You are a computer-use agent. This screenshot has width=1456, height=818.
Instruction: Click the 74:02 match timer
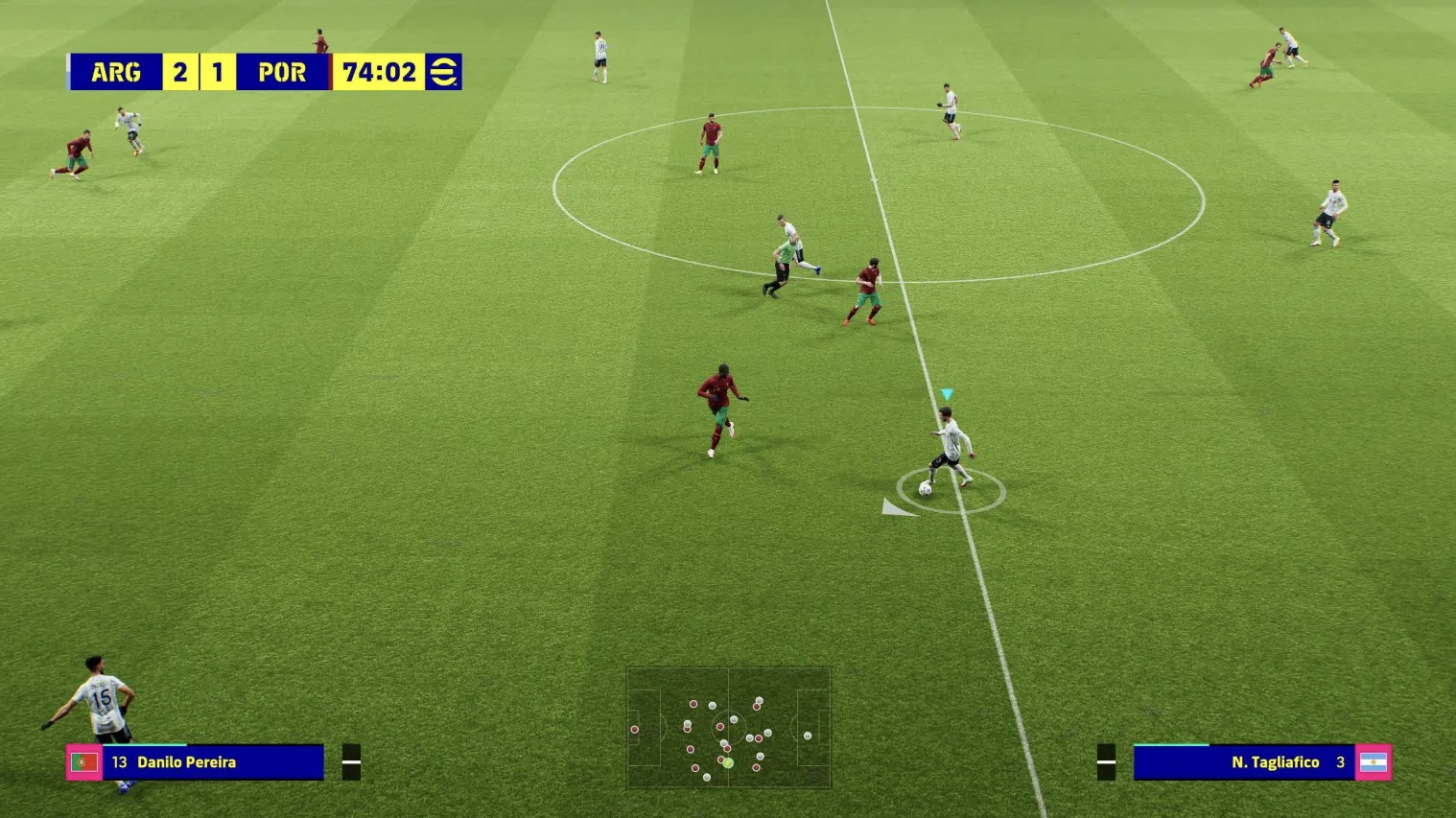[x=380, y=71]
